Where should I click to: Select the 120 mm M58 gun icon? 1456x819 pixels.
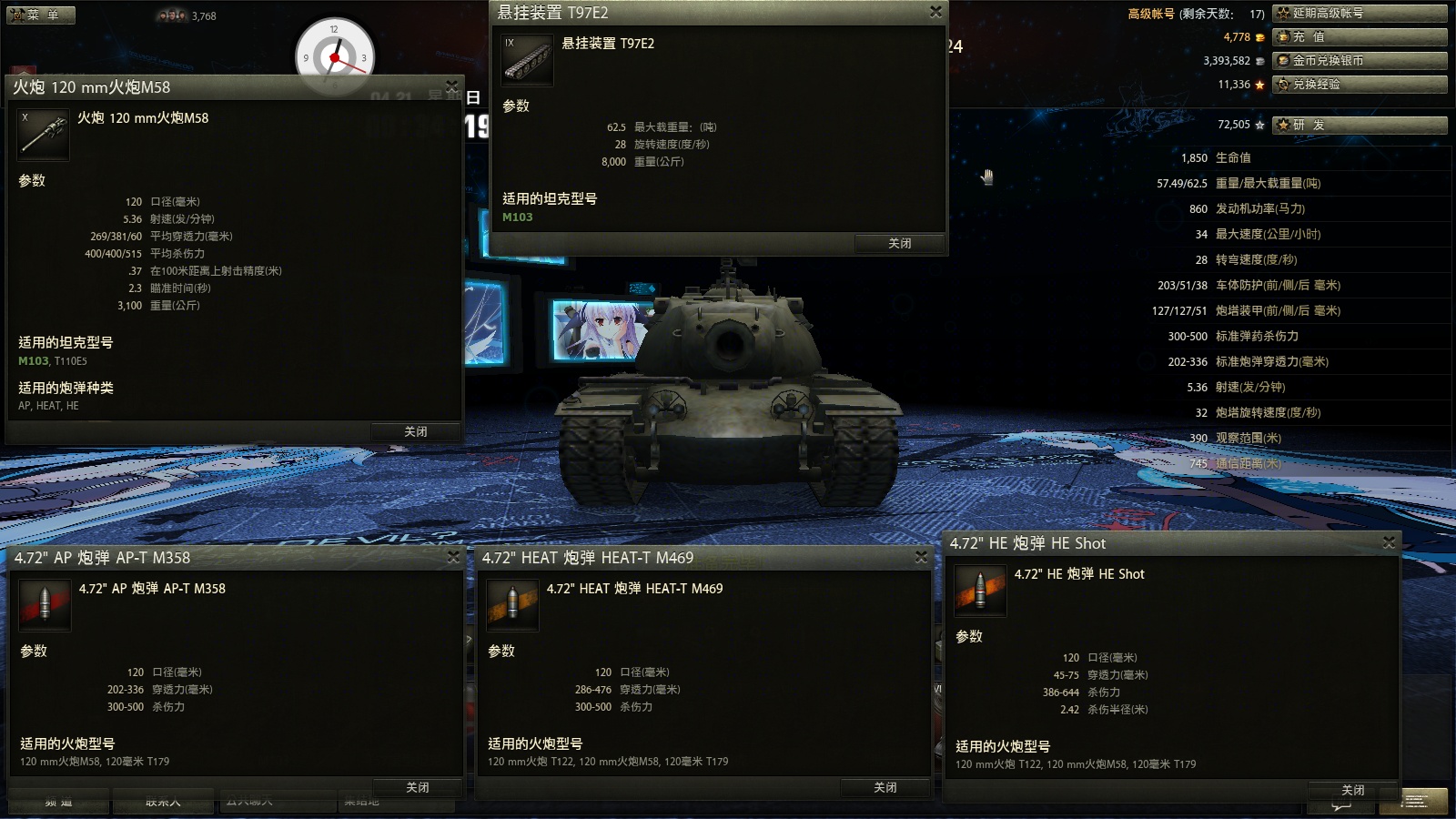click(x=43, y=134)
